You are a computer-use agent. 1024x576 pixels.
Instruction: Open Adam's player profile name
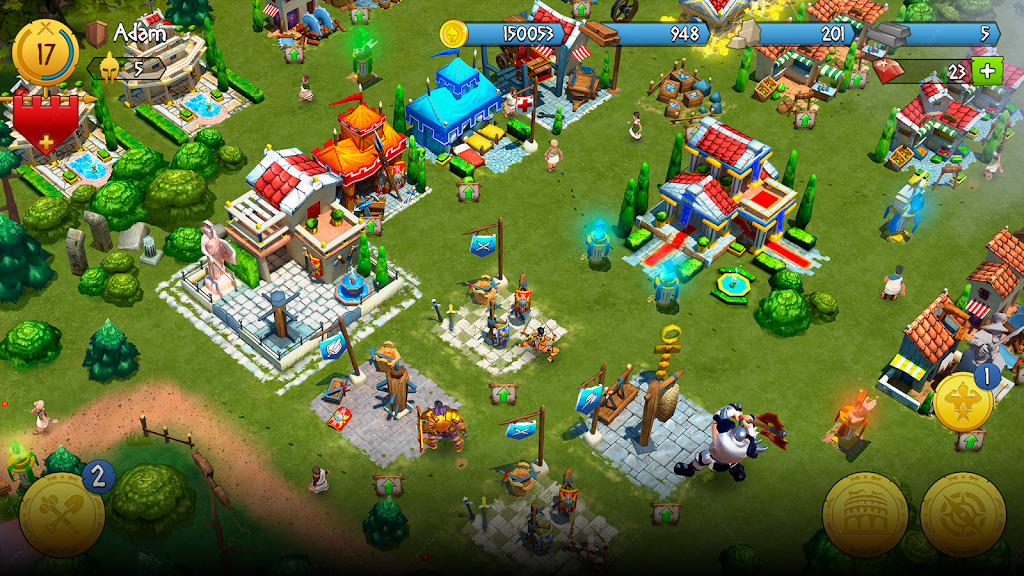click(138, 33)
